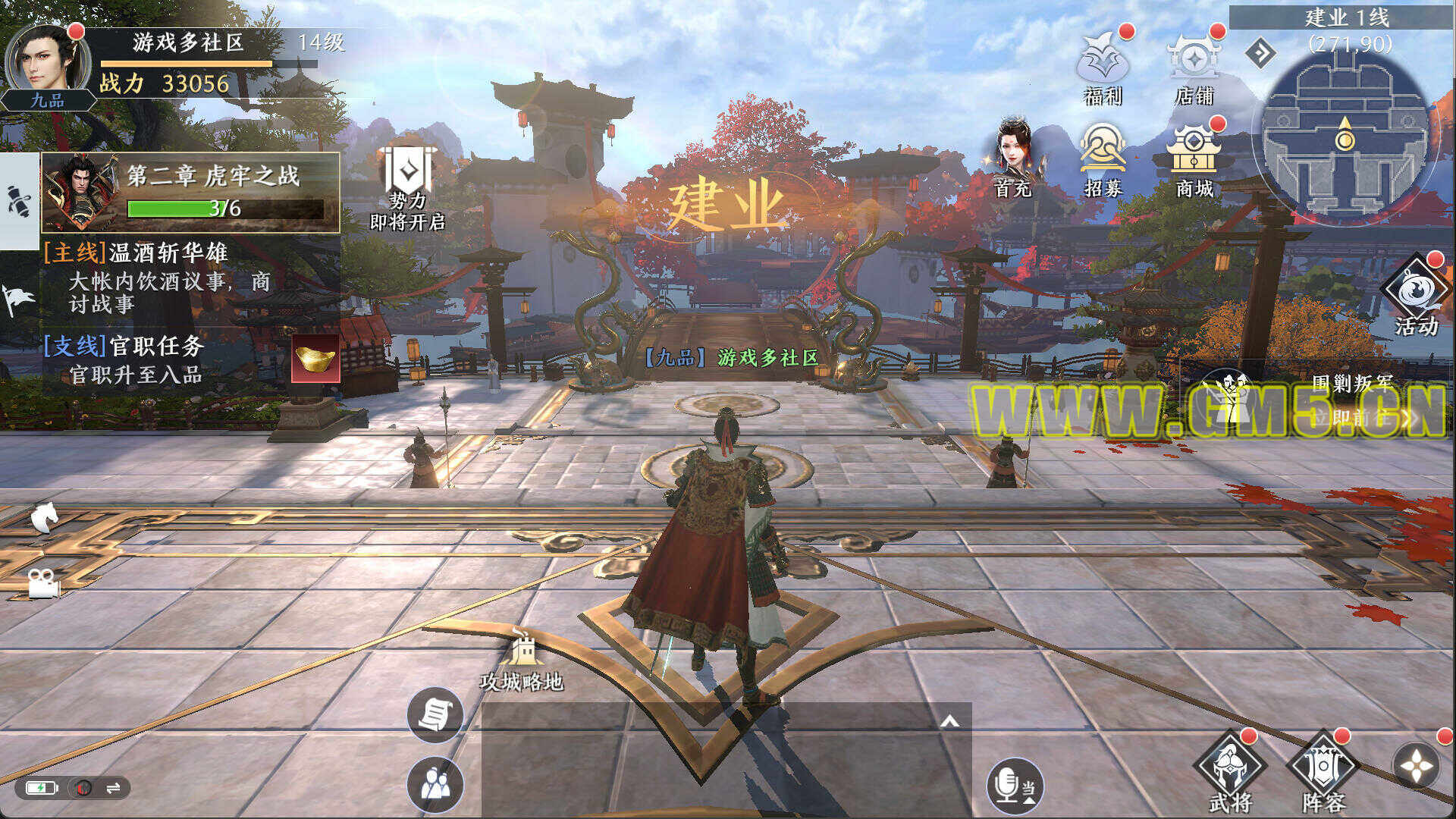Click the horse mount icon

(x=44, y=519)
